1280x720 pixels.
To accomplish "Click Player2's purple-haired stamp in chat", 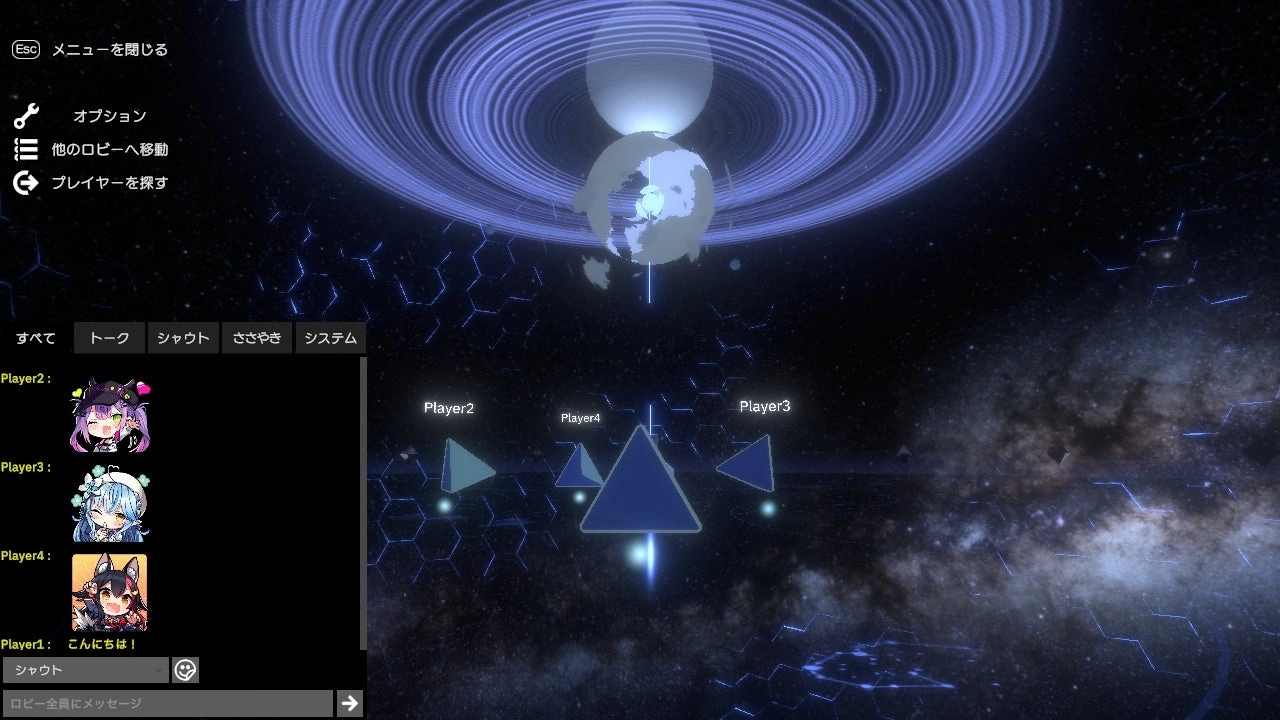I will pos(110,415).
